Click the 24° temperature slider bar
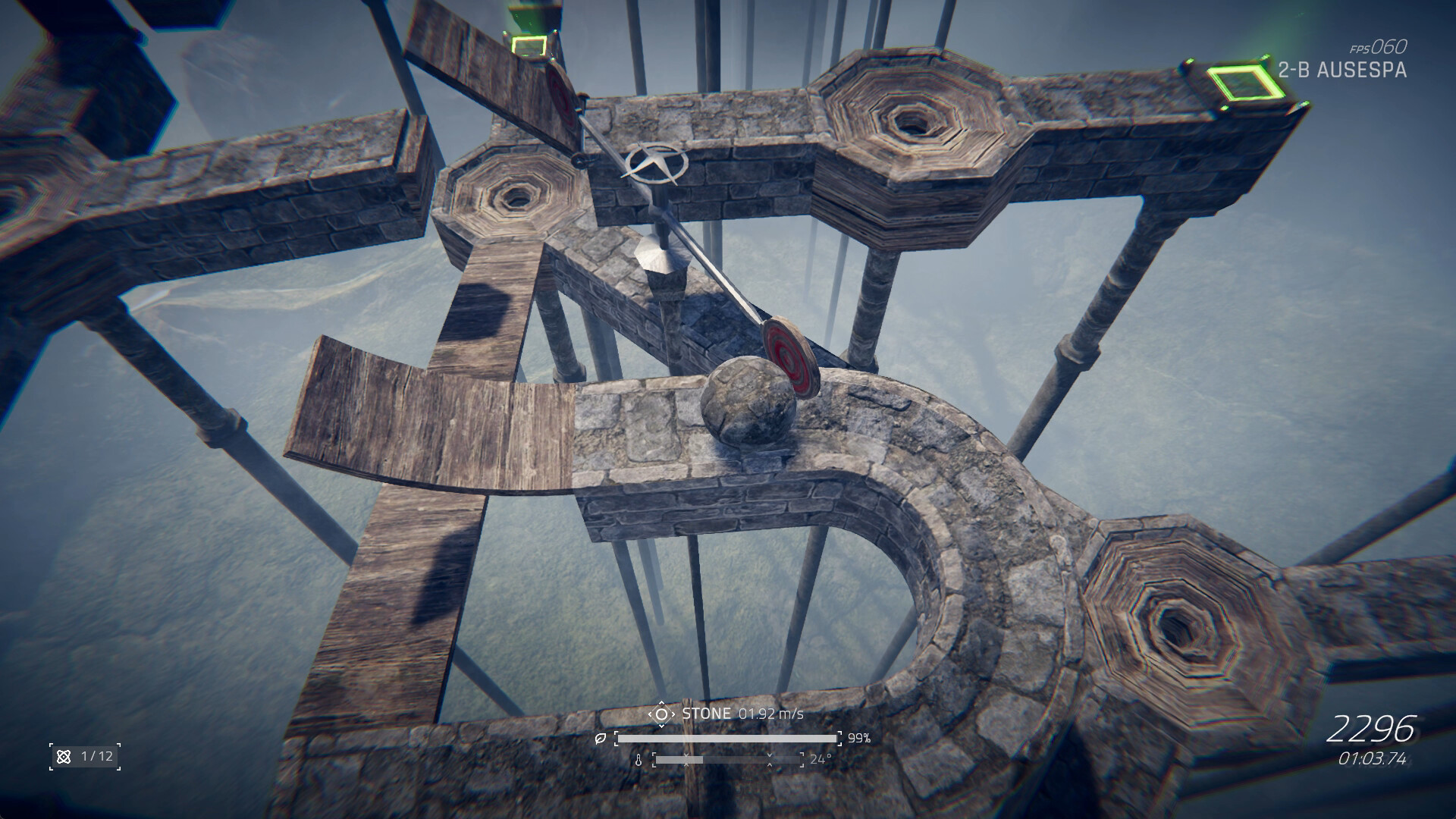Image resolution: width=1456 pixels, height=819 pixels. (728, 760)
